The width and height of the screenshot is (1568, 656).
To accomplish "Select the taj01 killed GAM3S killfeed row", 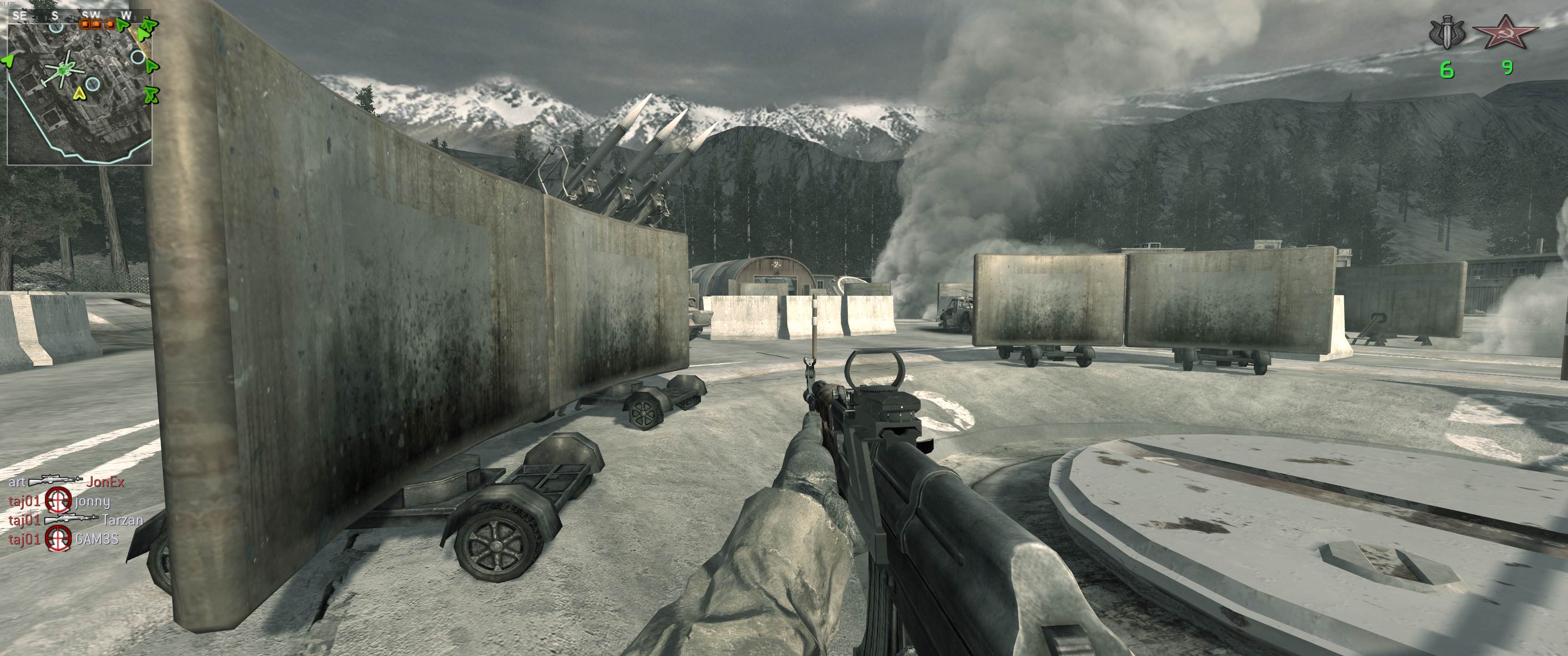I will [63, 538].
